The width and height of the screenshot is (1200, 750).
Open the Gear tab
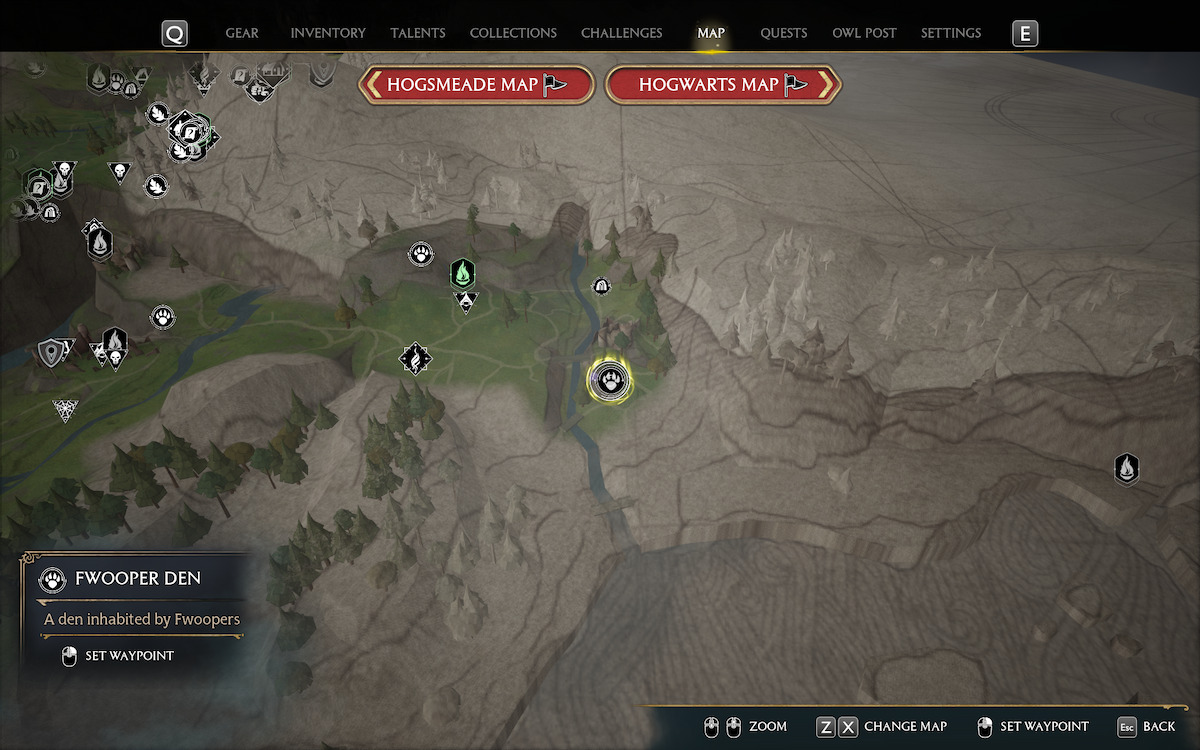tap(242, 33)
